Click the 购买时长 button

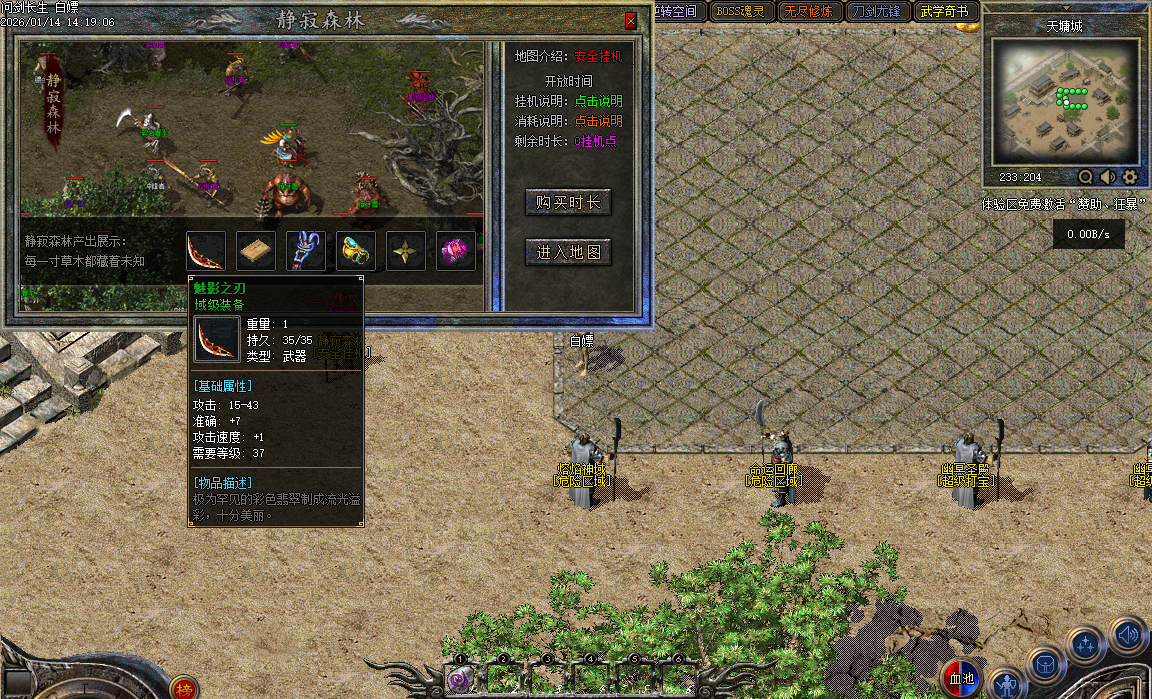pyautogui.click(x=568, y=203)
